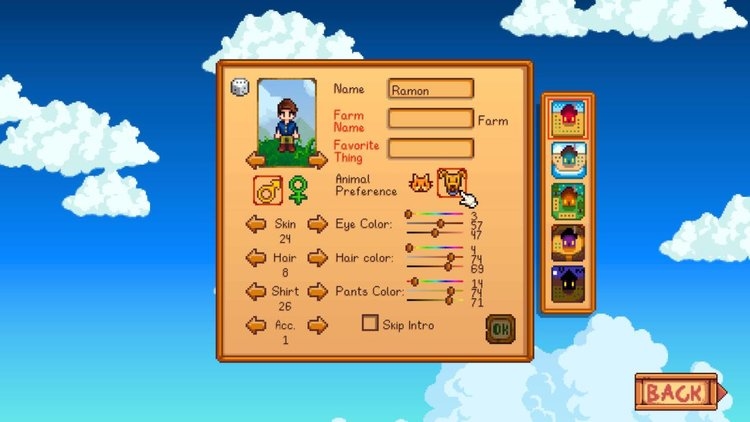Select the Standard farm icon with red barn

click(x=568, y=119)
